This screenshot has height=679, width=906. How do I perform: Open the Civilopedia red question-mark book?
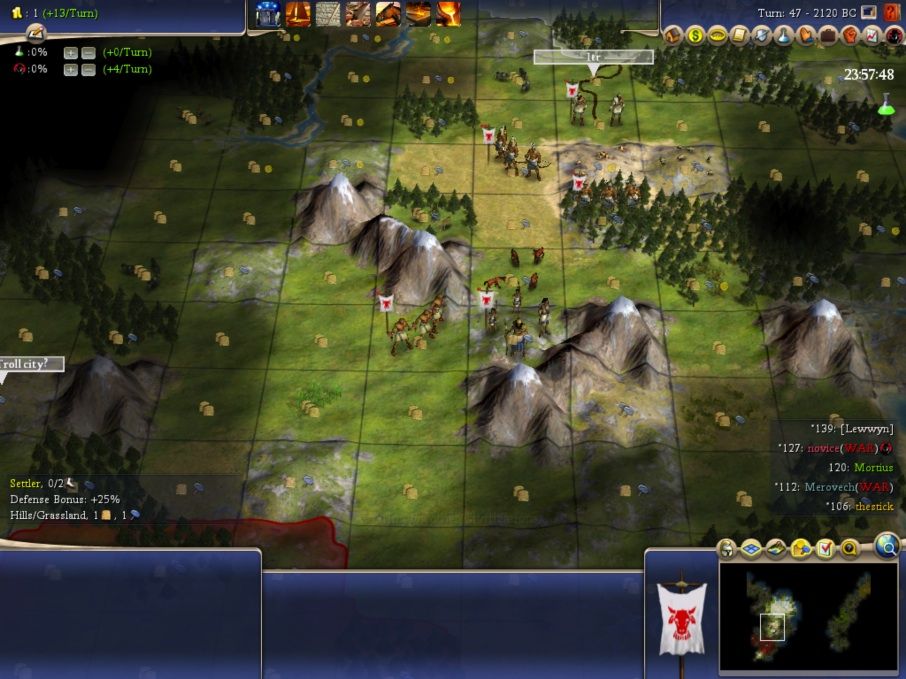[x=893, y=12]
